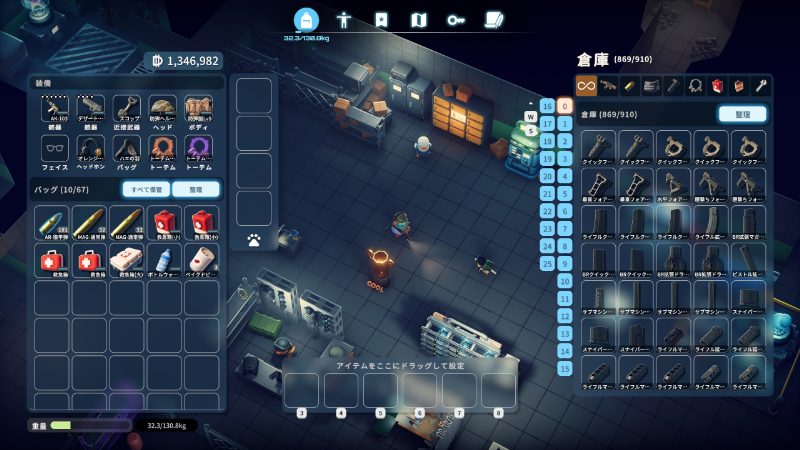Filter the warehouse by the medkit category
The width and height of the screenshot is (800, 450).
pos(717,86)
